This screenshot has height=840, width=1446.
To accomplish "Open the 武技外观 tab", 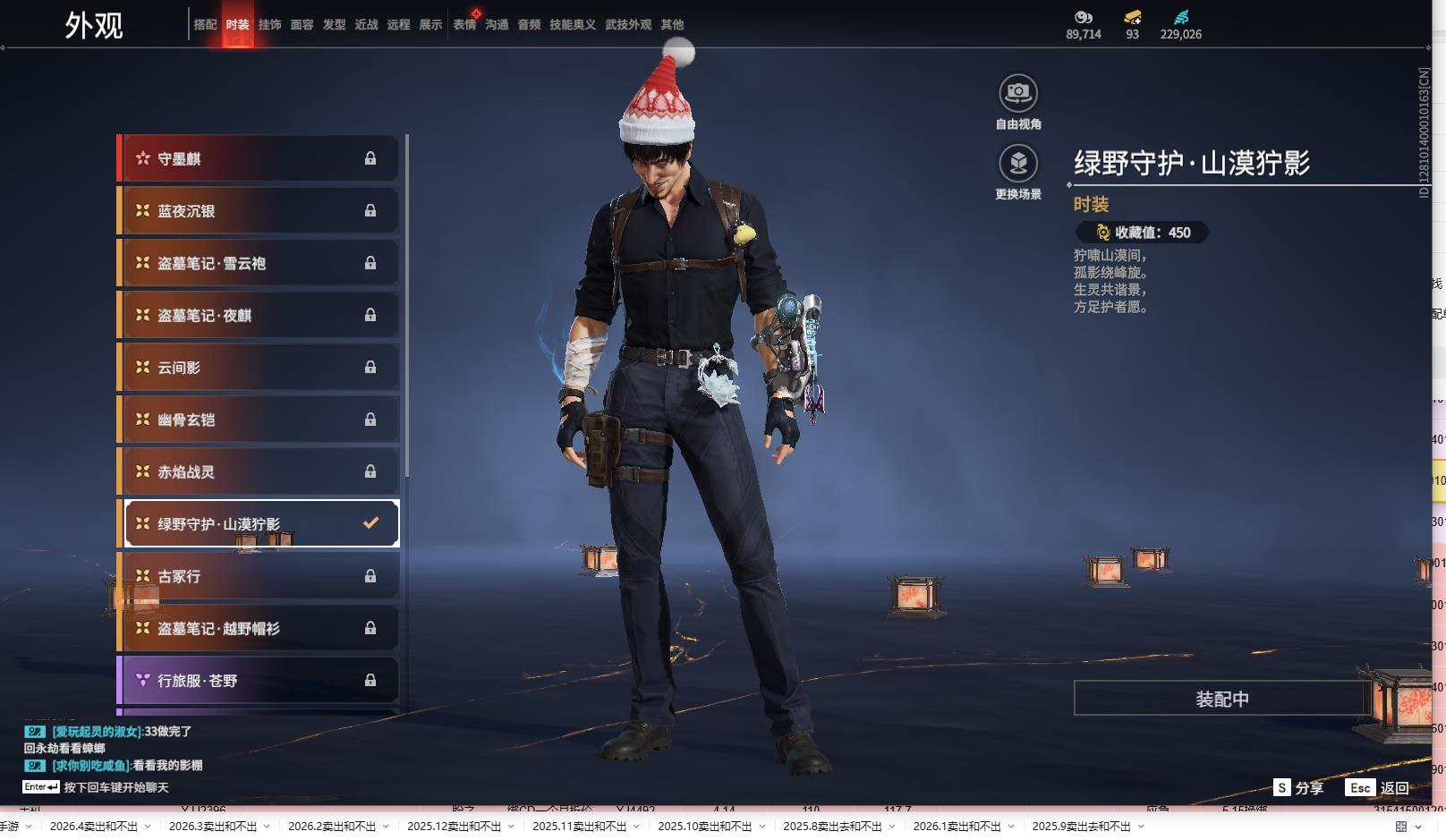I will pos(628,25).
